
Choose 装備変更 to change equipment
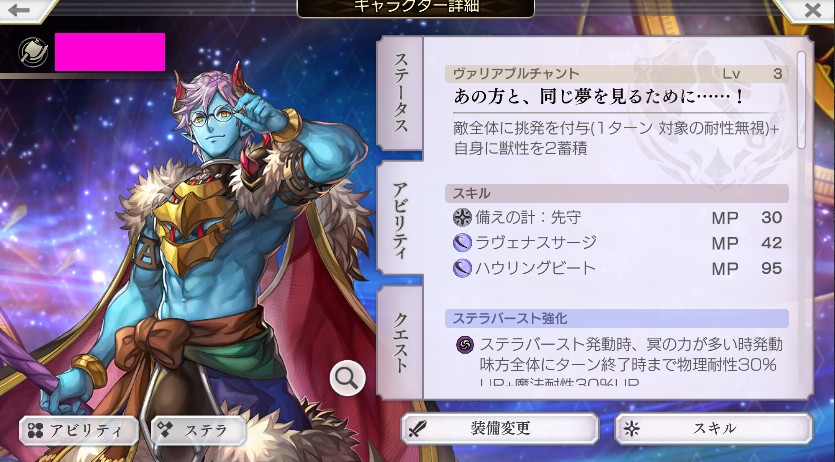click(x=499, y=428)
